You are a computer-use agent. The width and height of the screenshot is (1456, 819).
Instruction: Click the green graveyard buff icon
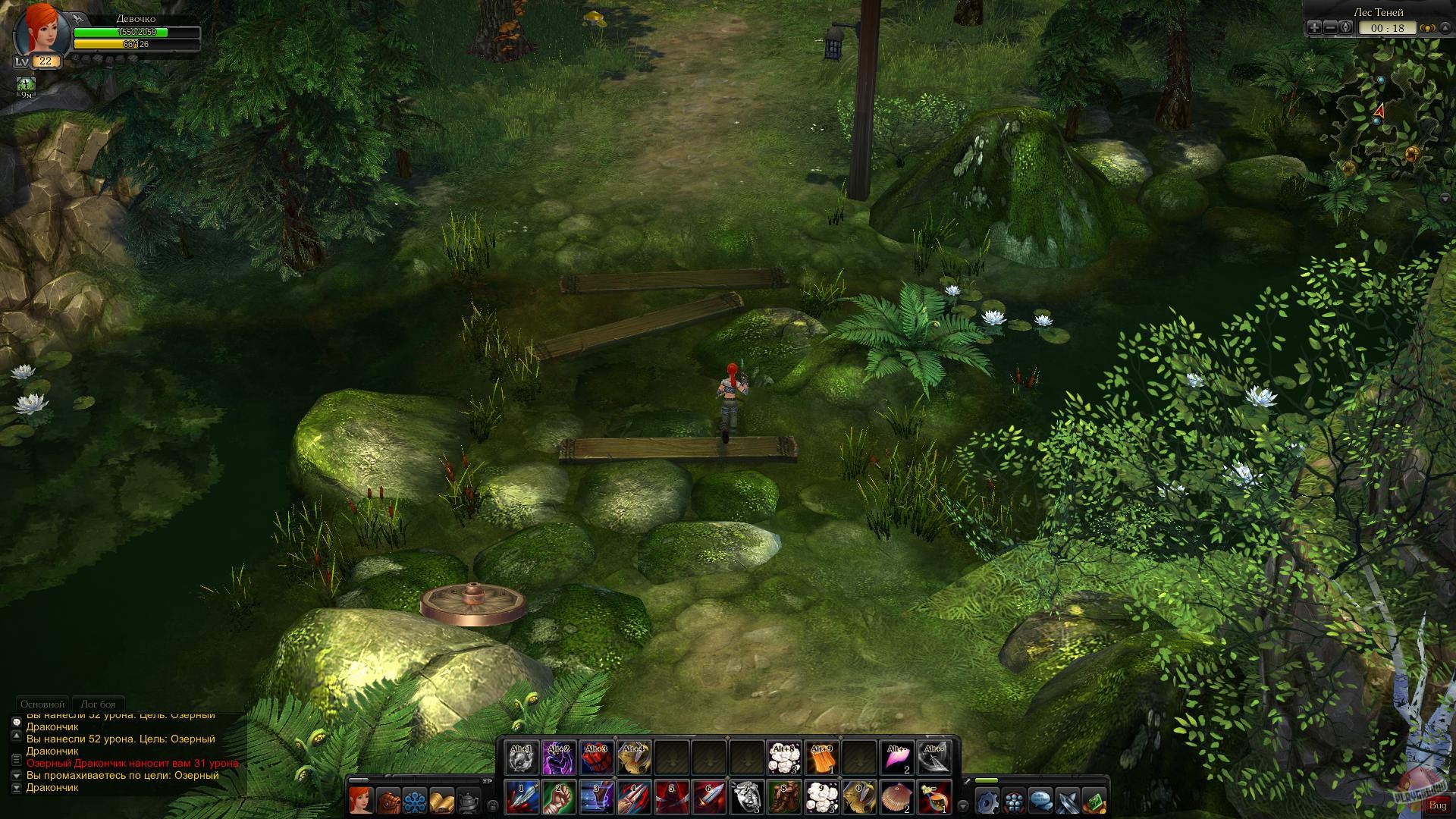coord(27,86)
